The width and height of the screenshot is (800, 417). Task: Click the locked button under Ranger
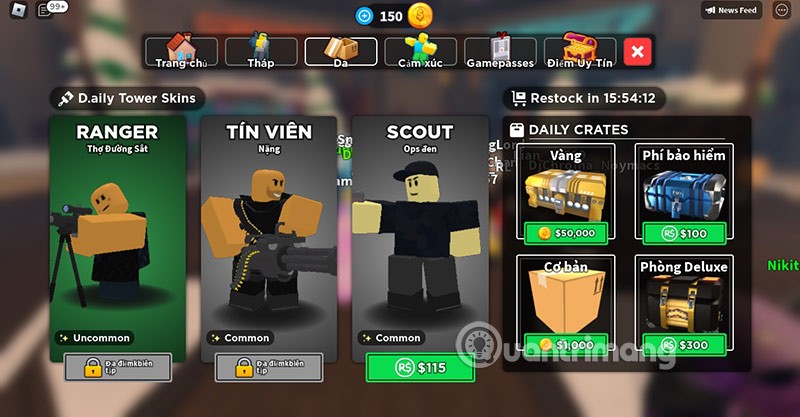pos(118,367)
